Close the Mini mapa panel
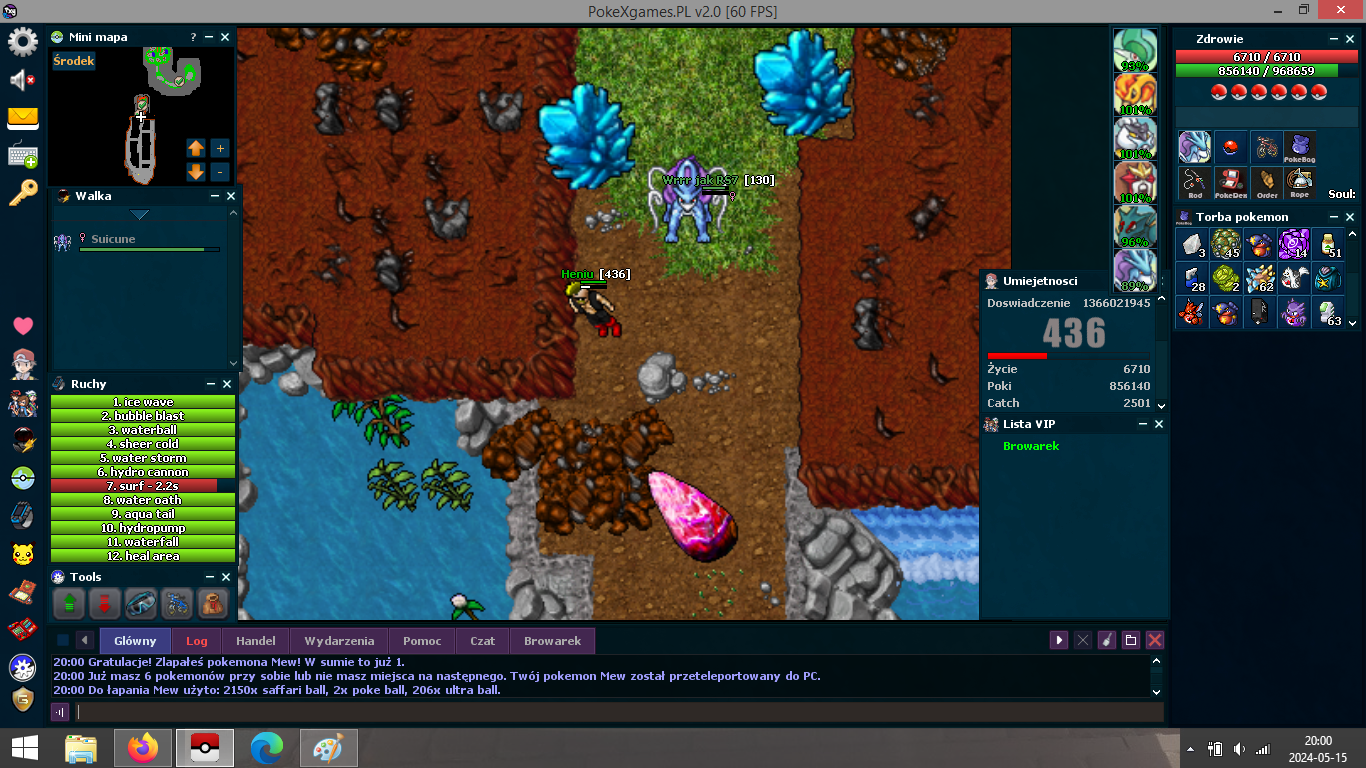 click(225, 37)
